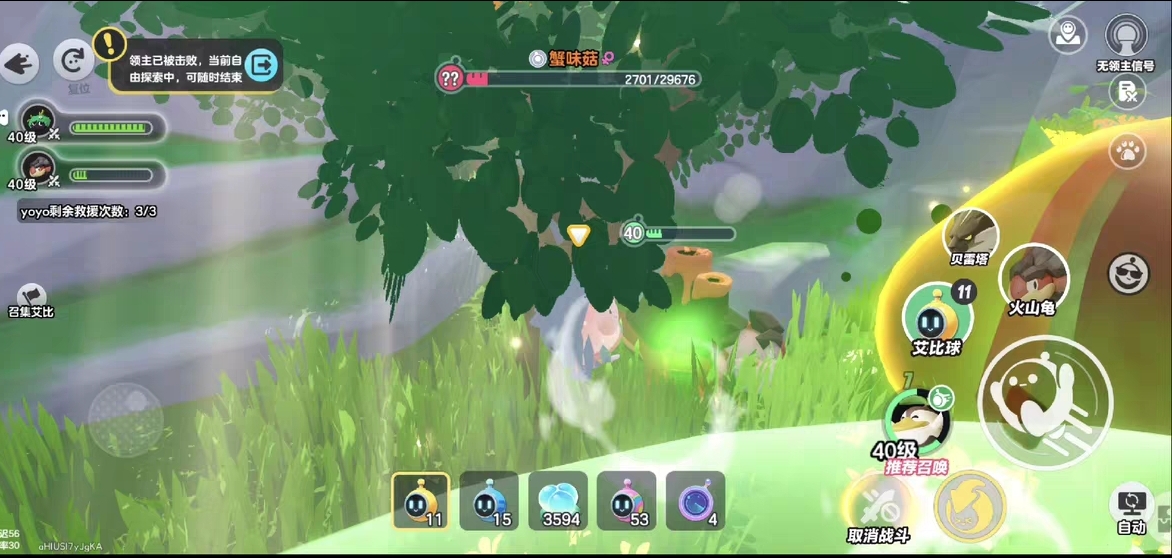Screen dimensions: 1172x558
Task: Select the green crab teammate portrait
Action: pyautogui.click(x=38, y=120)
